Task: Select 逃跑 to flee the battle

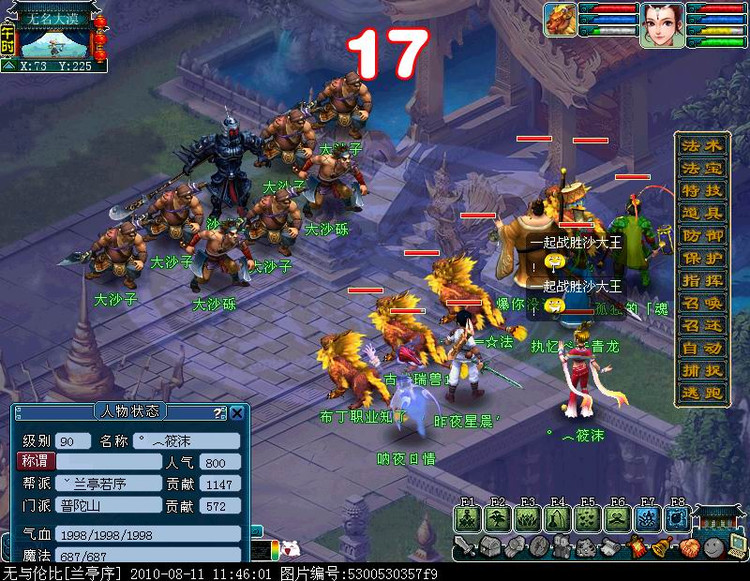Action: (x=702, y=393)
